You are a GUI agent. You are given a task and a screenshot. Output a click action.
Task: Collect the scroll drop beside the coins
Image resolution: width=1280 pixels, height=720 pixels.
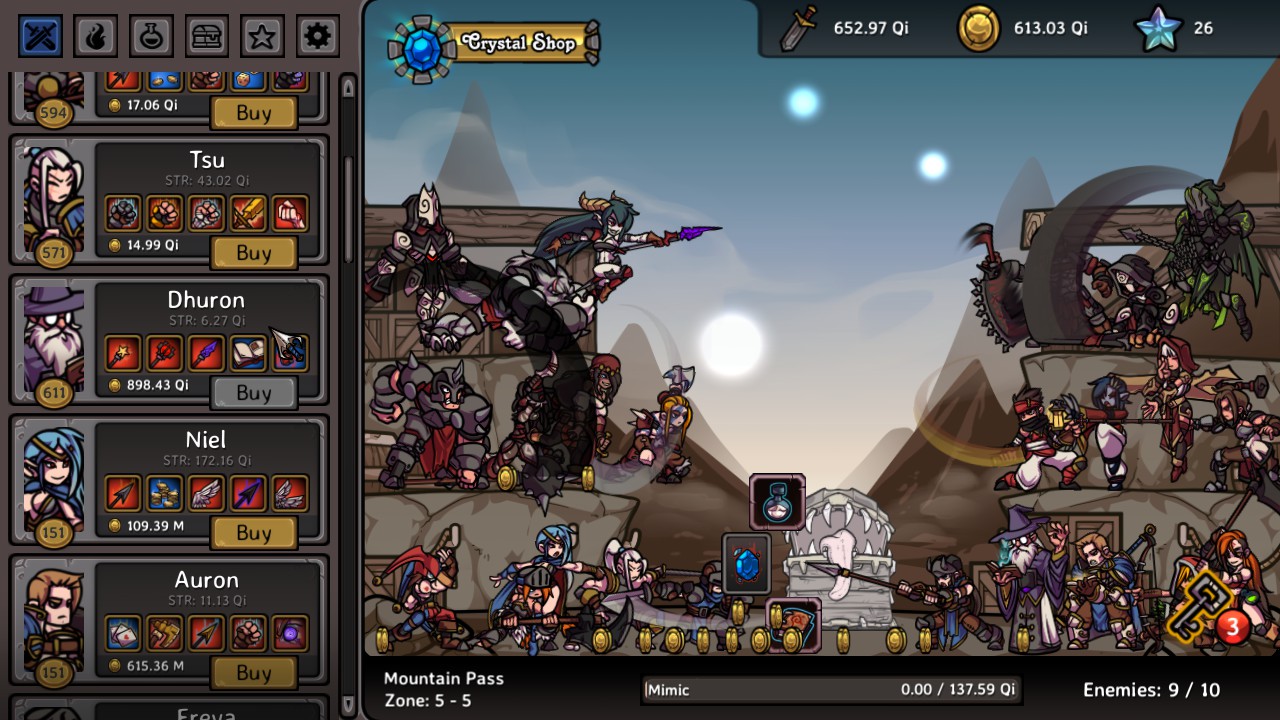[793, 624]
